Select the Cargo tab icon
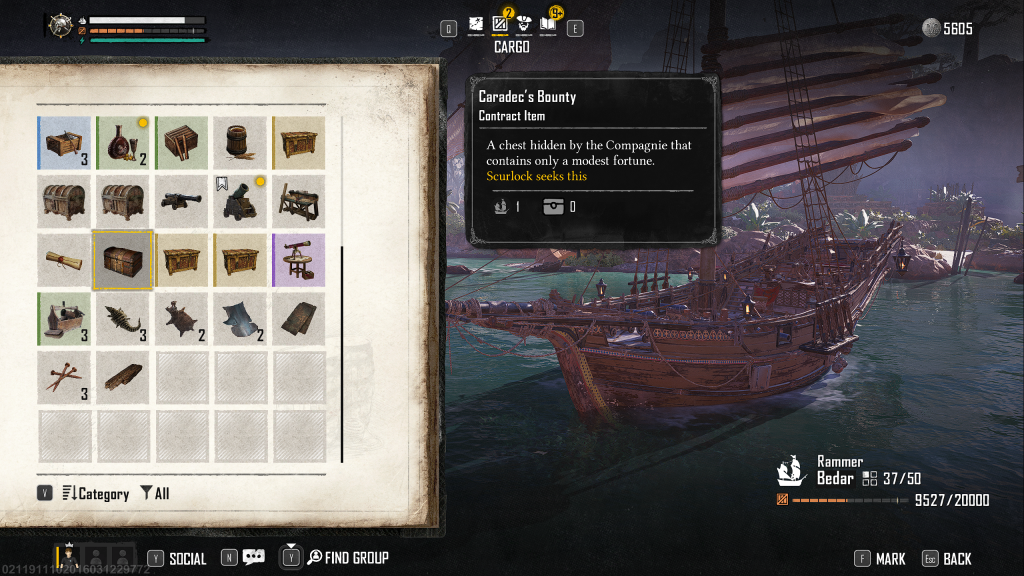This screenshot has width=1024, height=576. click(500, 24)
